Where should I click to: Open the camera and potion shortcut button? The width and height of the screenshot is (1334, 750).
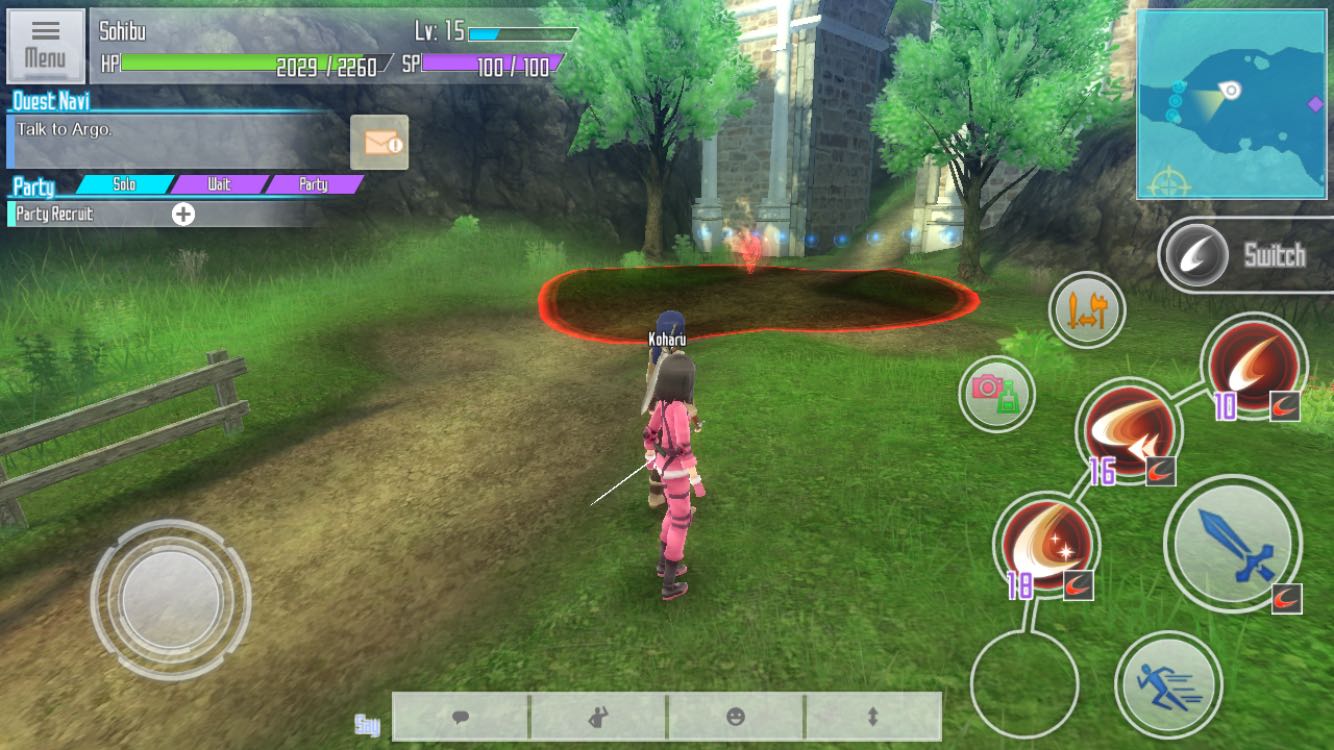click(x=997, y=394)
